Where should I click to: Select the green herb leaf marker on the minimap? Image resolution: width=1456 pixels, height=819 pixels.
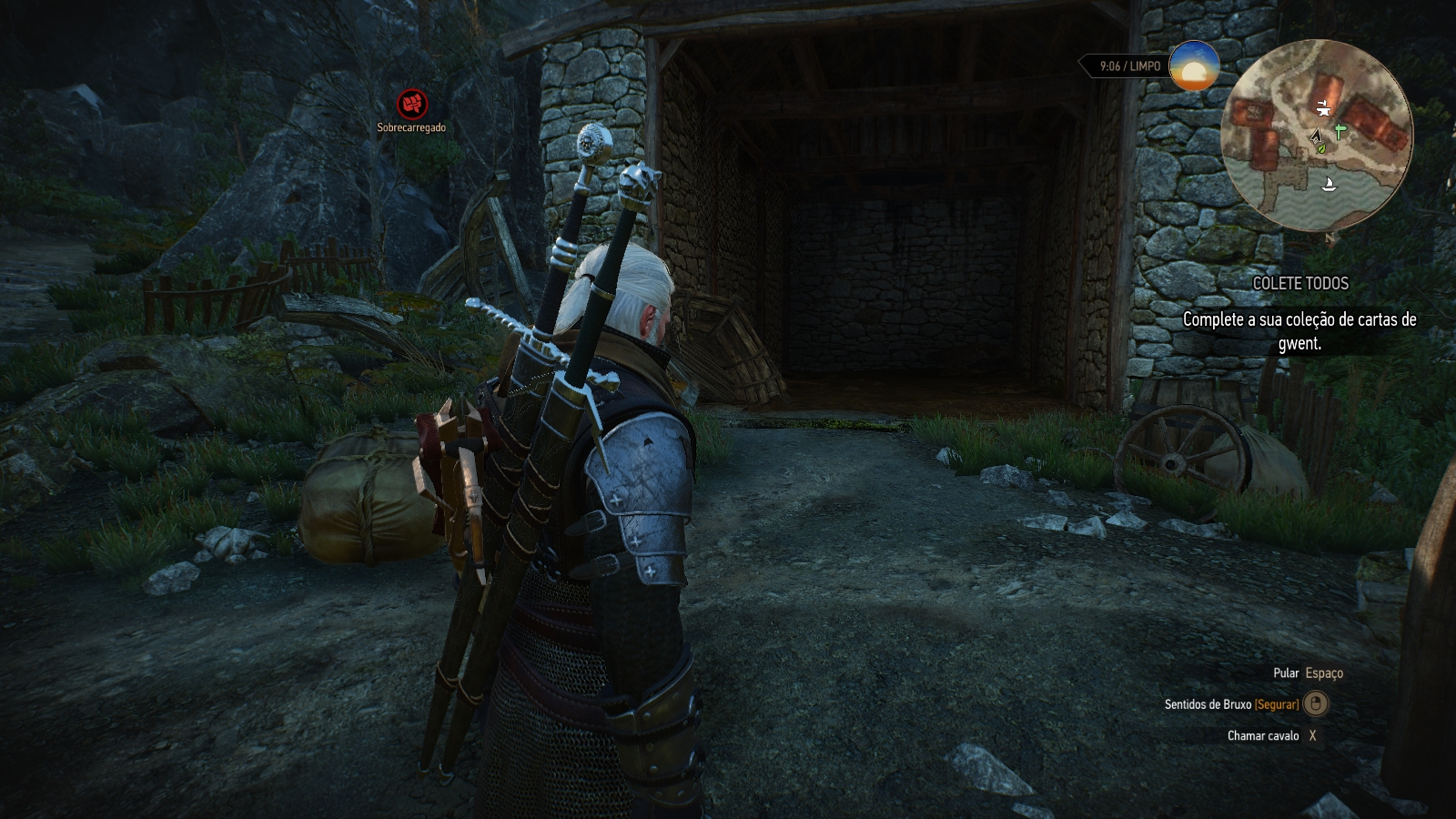tap(1321, 147)
